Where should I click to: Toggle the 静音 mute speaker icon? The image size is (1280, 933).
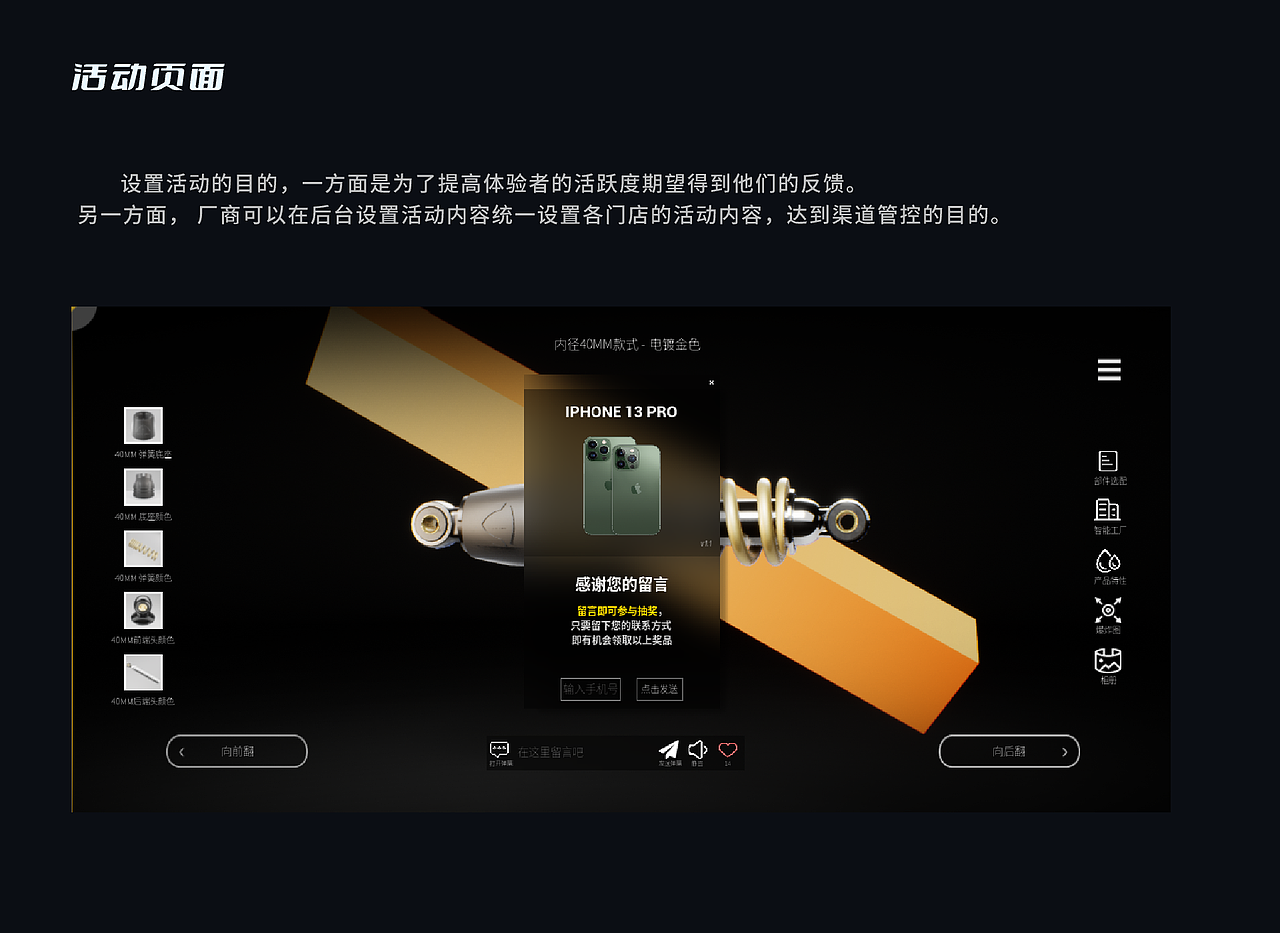point(697,749)
